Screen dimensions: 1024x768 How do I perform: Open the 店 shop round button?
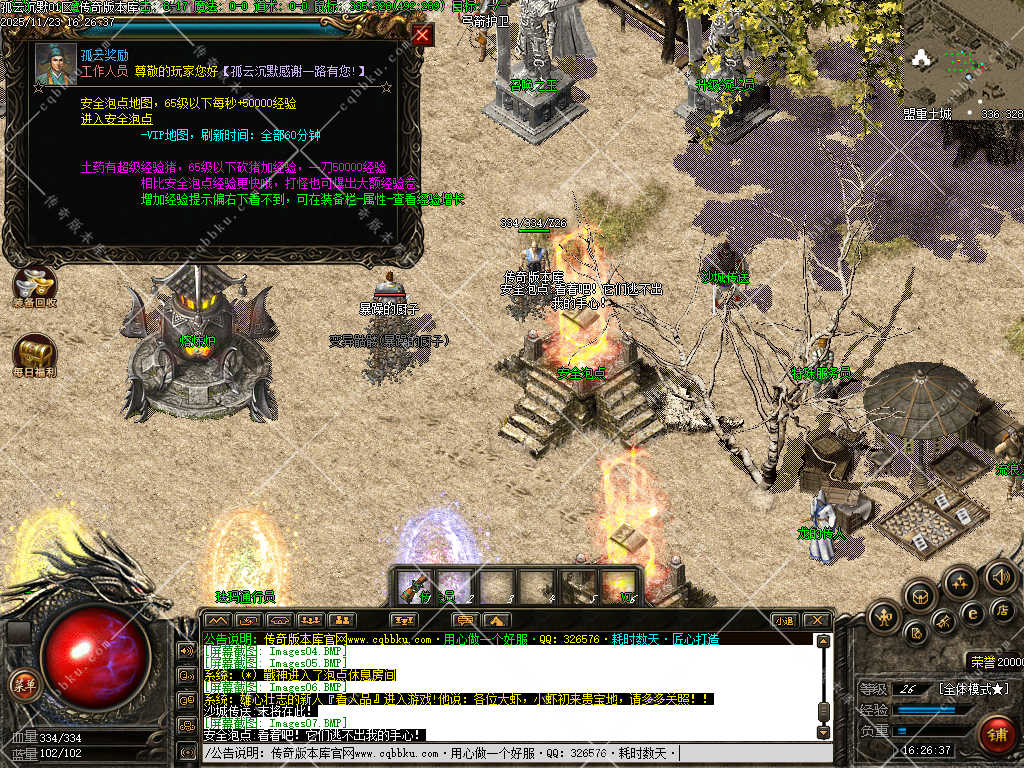click(x=1002, y=609)
